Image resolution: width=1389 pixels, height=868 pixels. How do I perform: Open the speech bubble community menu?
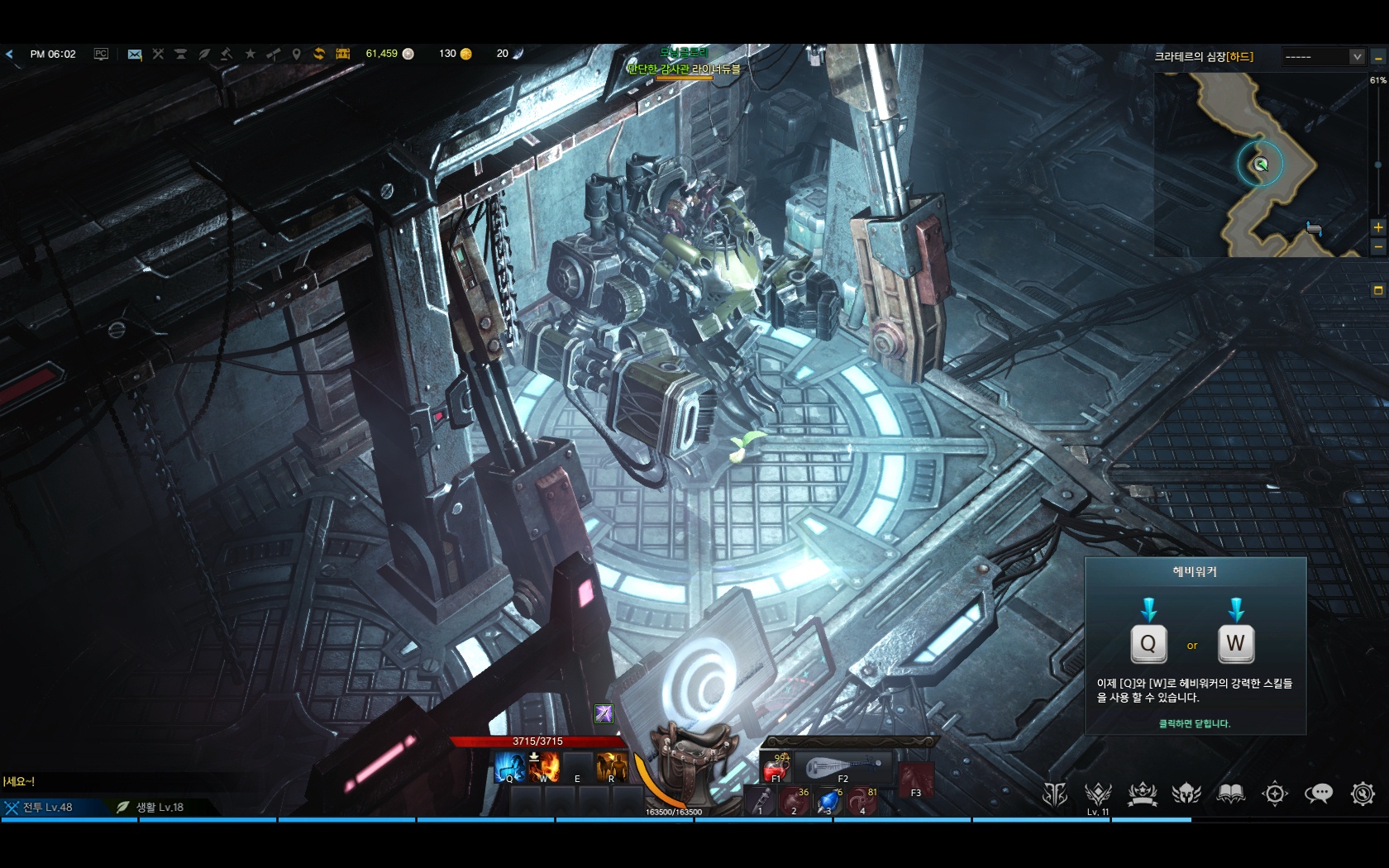1318,794
